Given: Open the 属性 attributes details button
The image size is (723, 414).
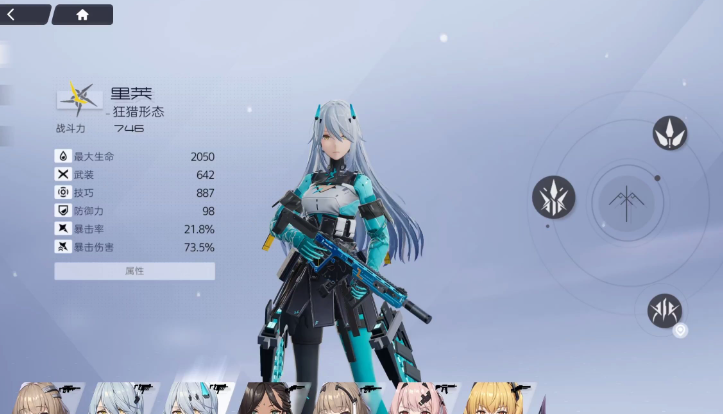Looking at the screenshot, I should click(134, 271).
